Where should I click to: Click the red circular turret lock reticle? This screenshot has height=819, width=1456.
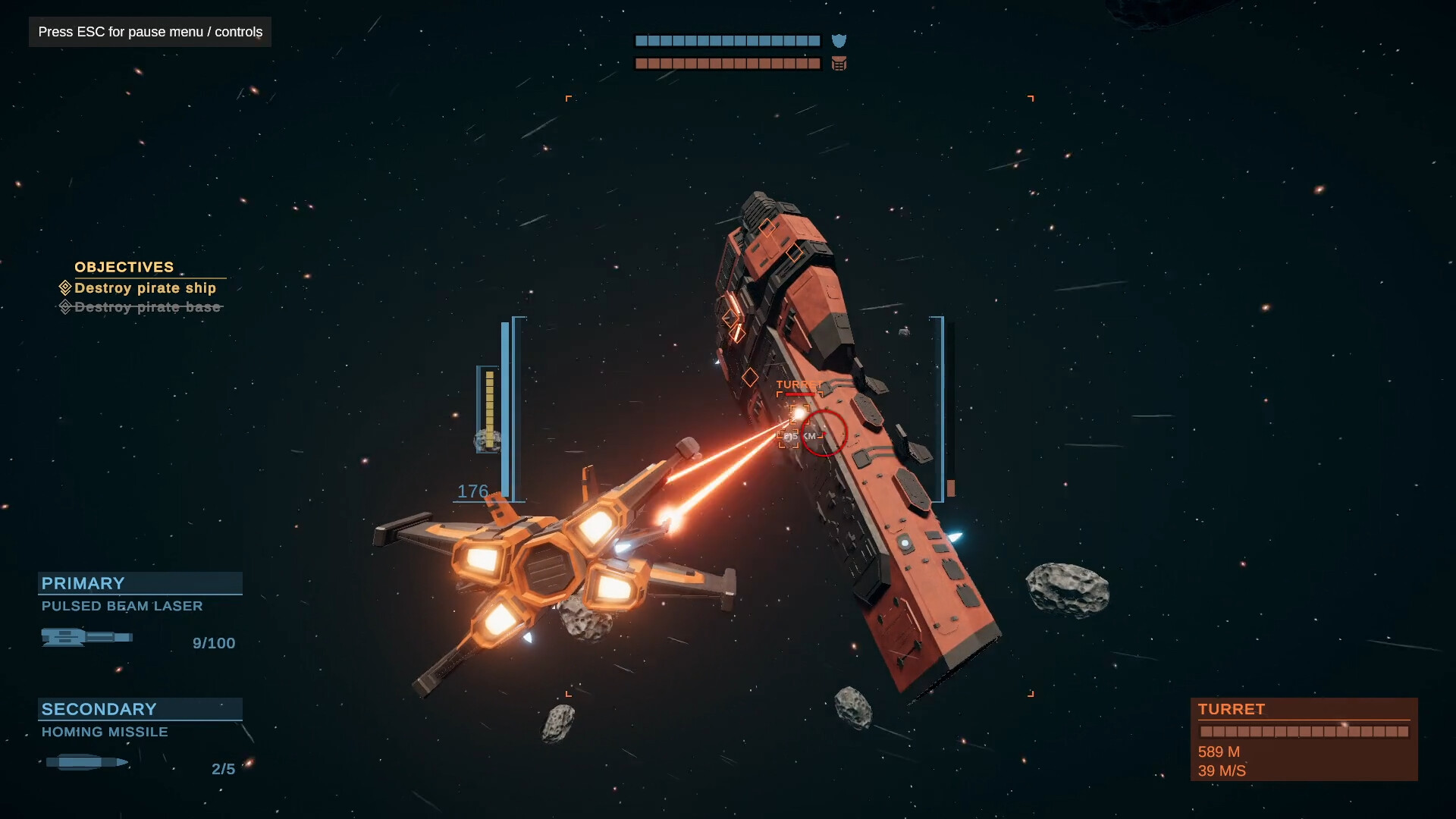826,432
